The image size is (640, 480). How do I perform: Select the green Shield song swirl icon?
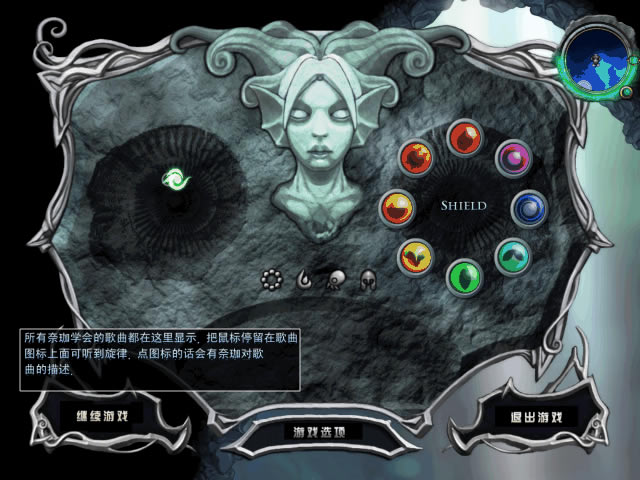click(176, 179)
